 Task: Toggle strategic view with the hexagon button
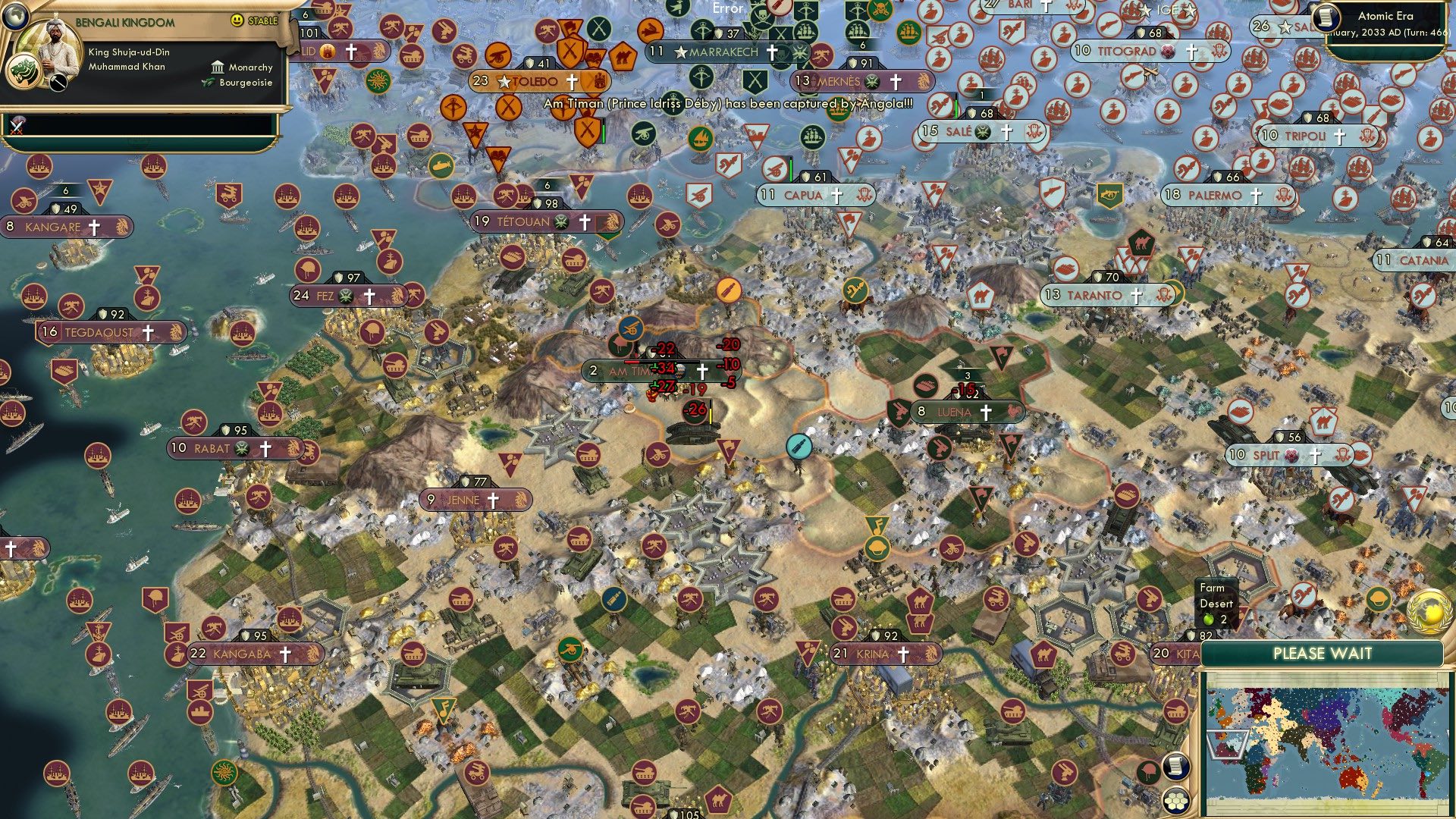click(x=1175, y=801)
